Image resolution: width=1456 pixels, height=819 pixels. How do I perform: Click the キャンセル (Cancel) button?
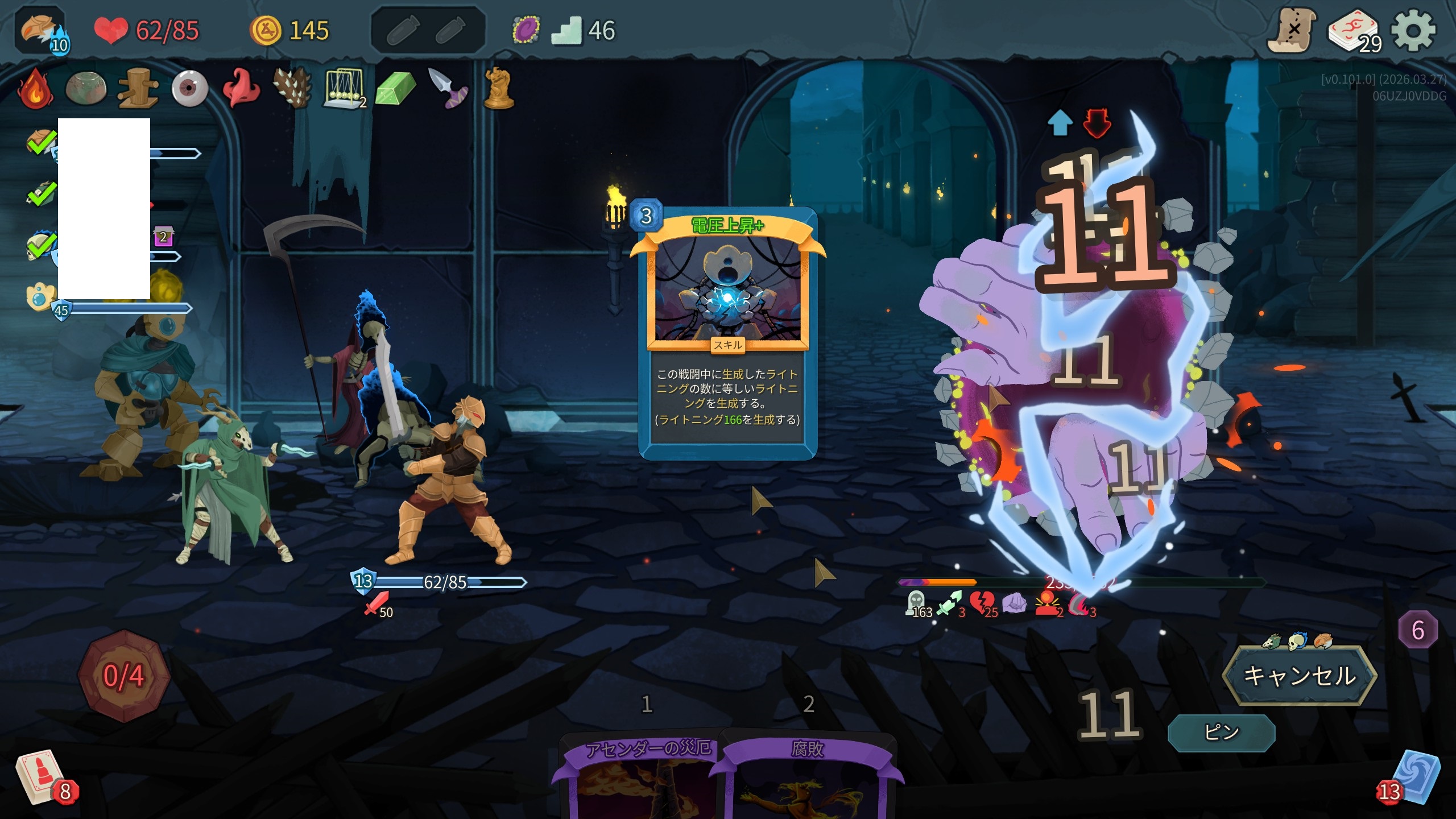click(1299, 676)
